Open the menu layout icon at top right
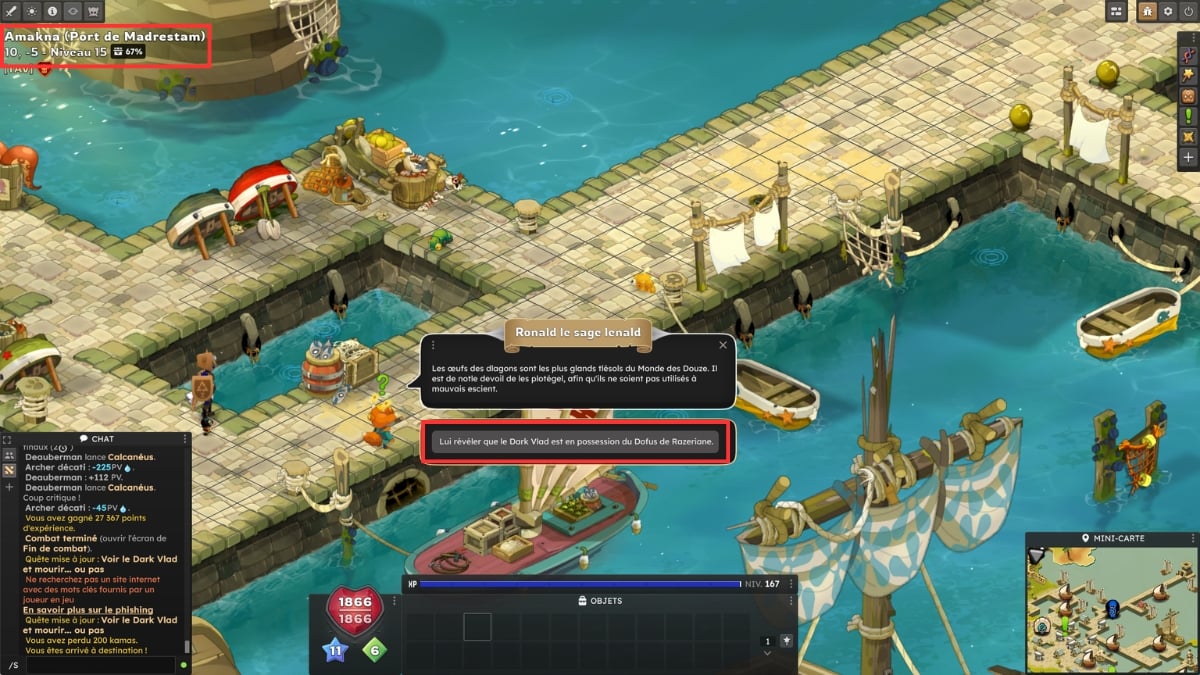 (x=1118, y=10)
